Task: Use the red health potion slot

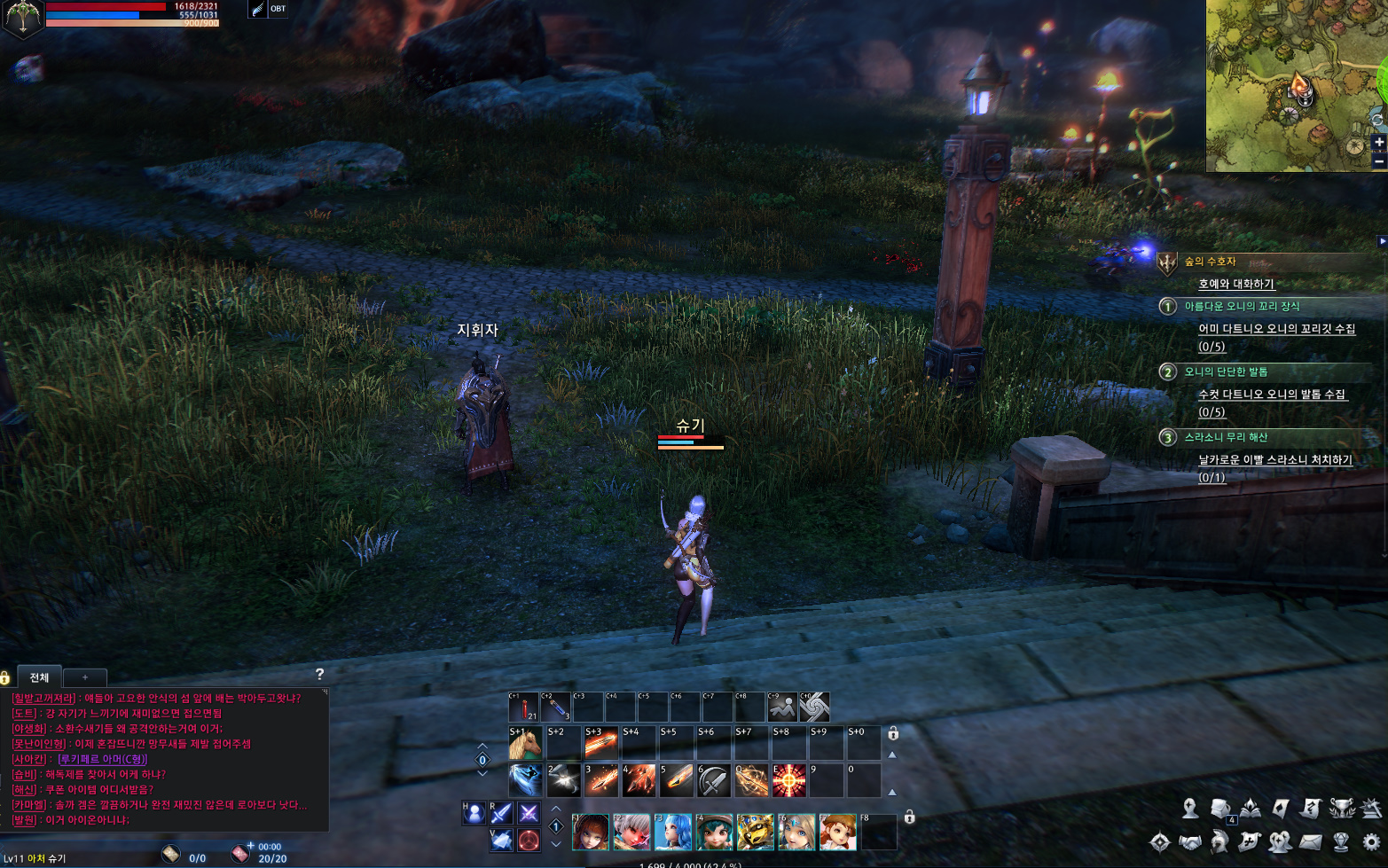Action: pyautogui.click(x=523, y=708)
